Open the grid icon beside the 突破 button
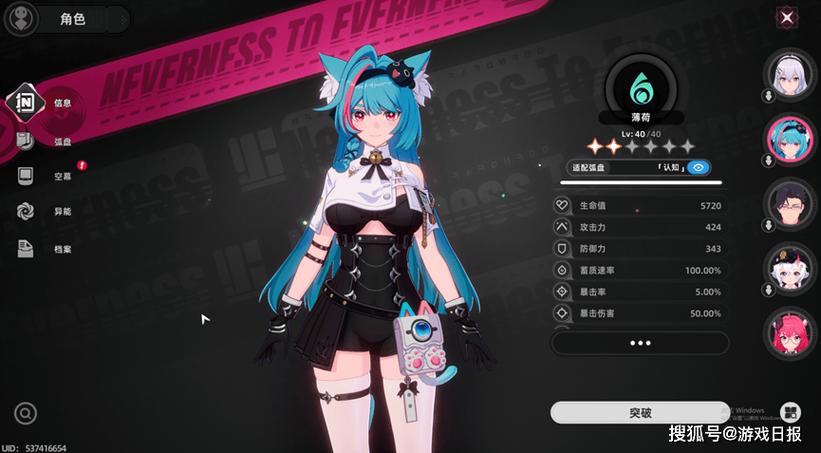Screen dimensions: 821x453 tap(790, 412)
